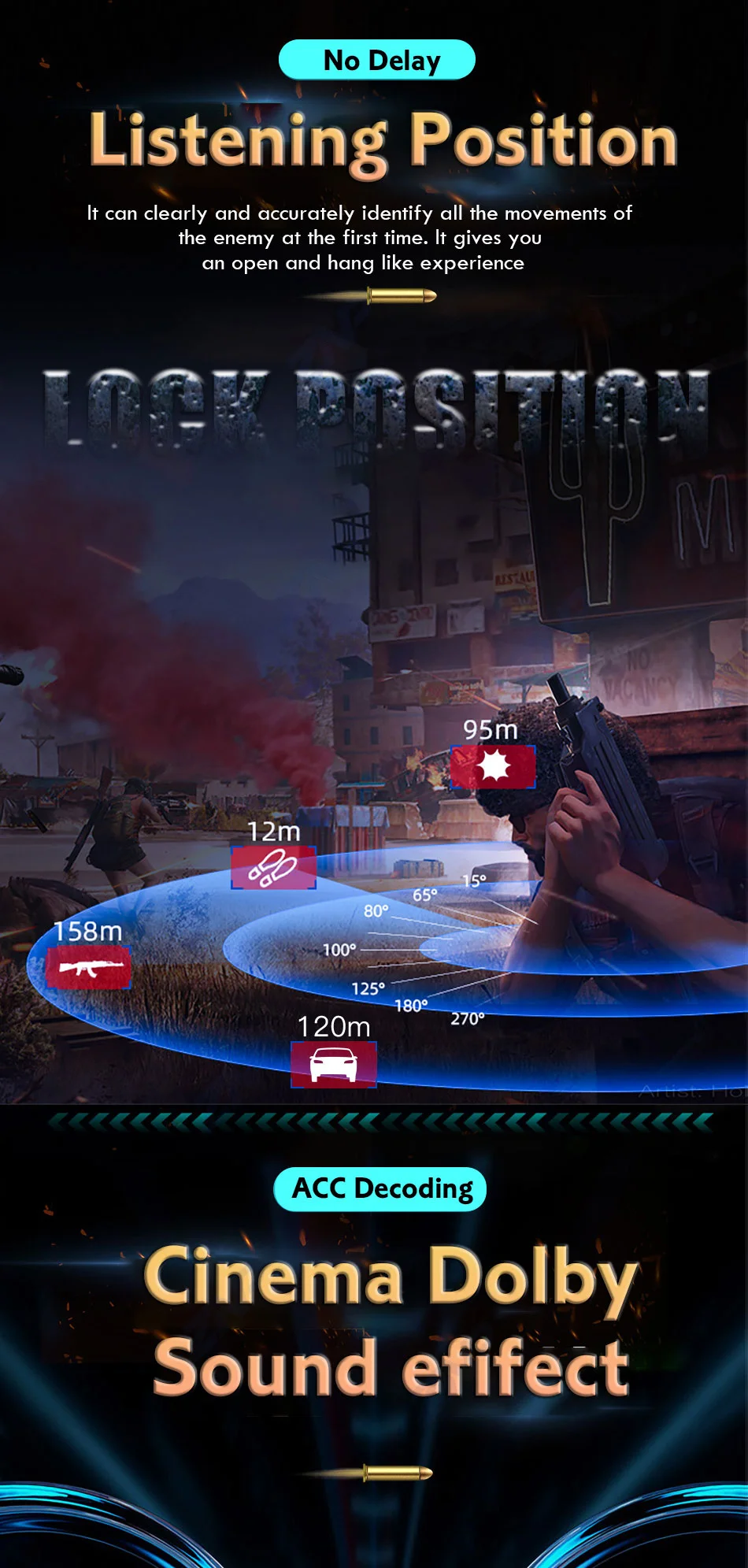Select the ACC Decoding label
The height and width of the screenshot is (1568, 748).
[x=380, y=1188]
